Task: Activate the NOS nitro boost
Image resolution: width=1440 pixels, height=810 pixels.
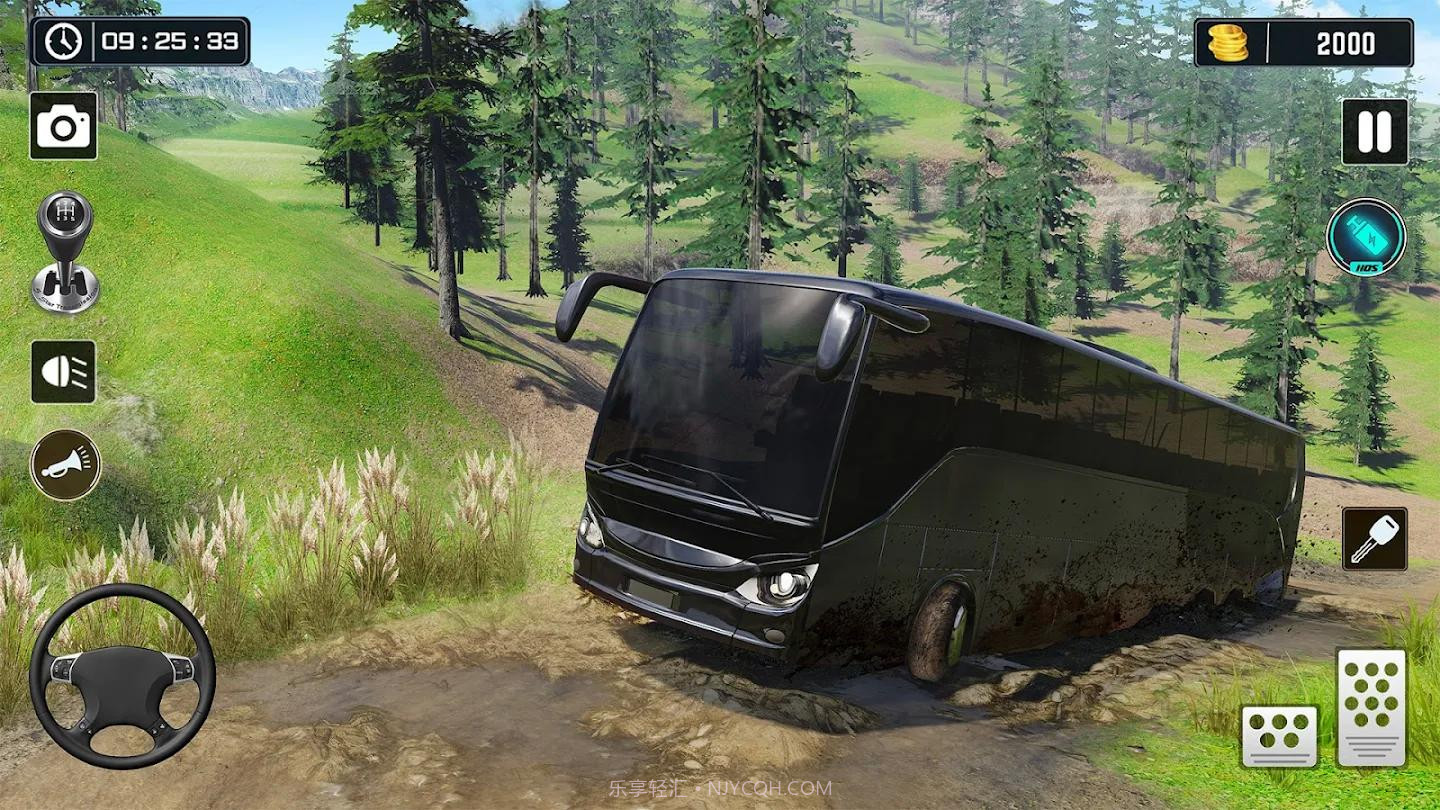Action: (x=1366, y=238)
